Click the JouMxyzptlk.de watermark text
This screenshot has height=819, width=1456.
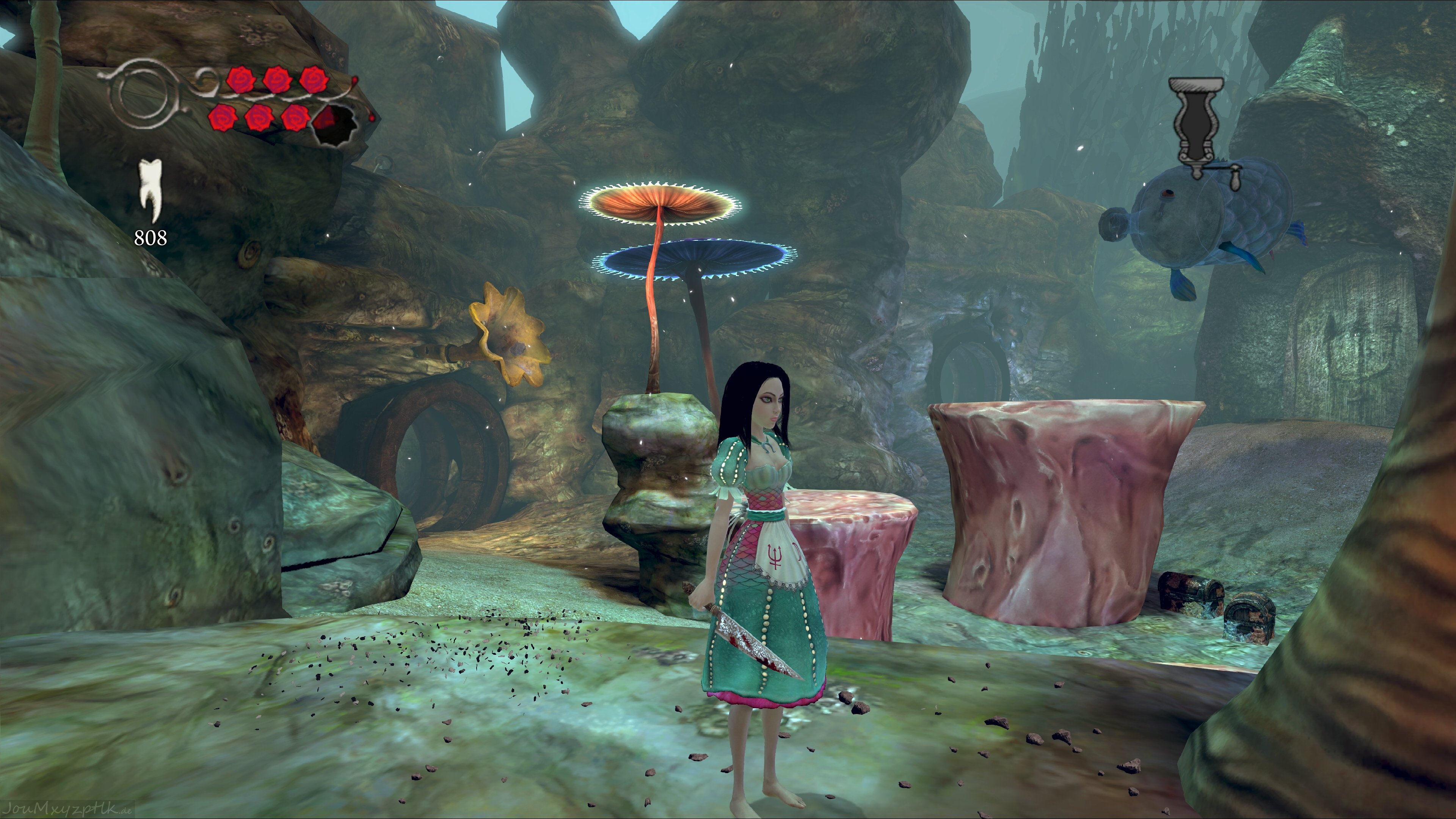[x=67, y=810]
